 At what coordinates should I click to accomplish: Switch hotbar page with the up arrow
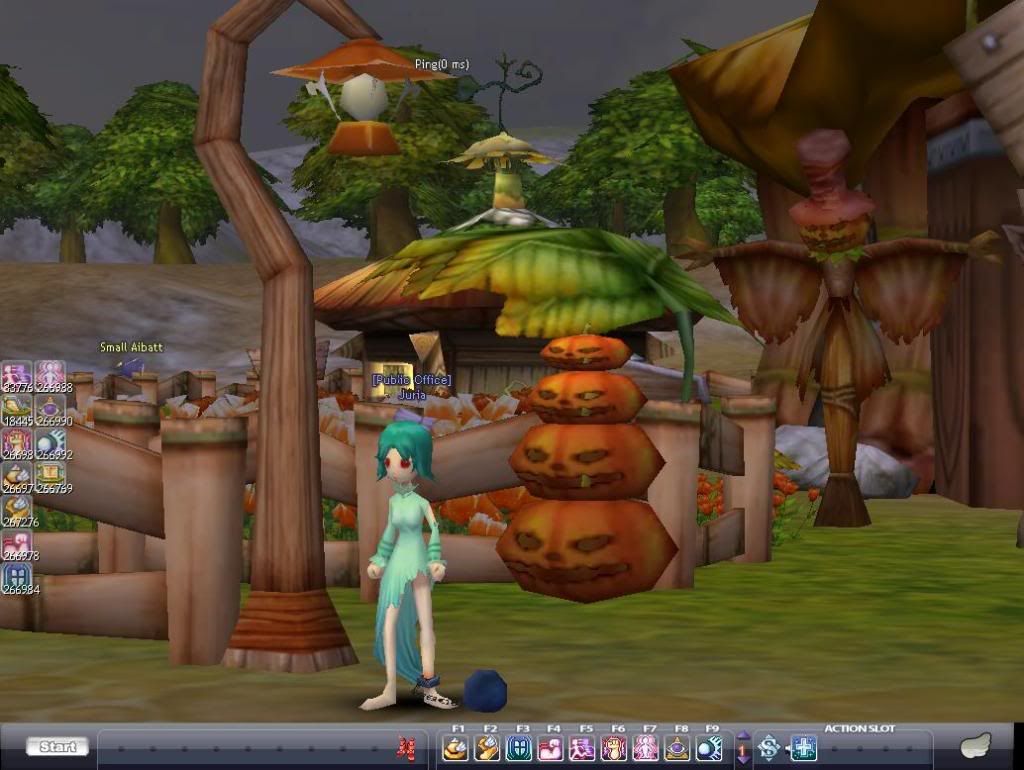point(743,737)
